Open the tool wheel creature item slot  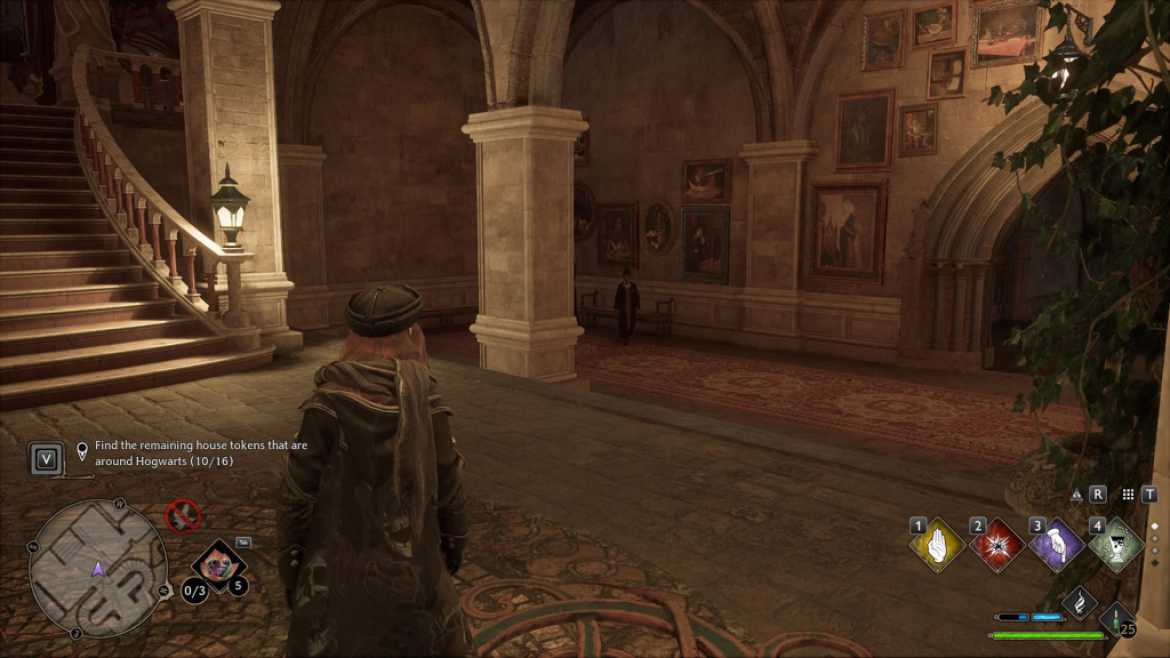[219, 566]
